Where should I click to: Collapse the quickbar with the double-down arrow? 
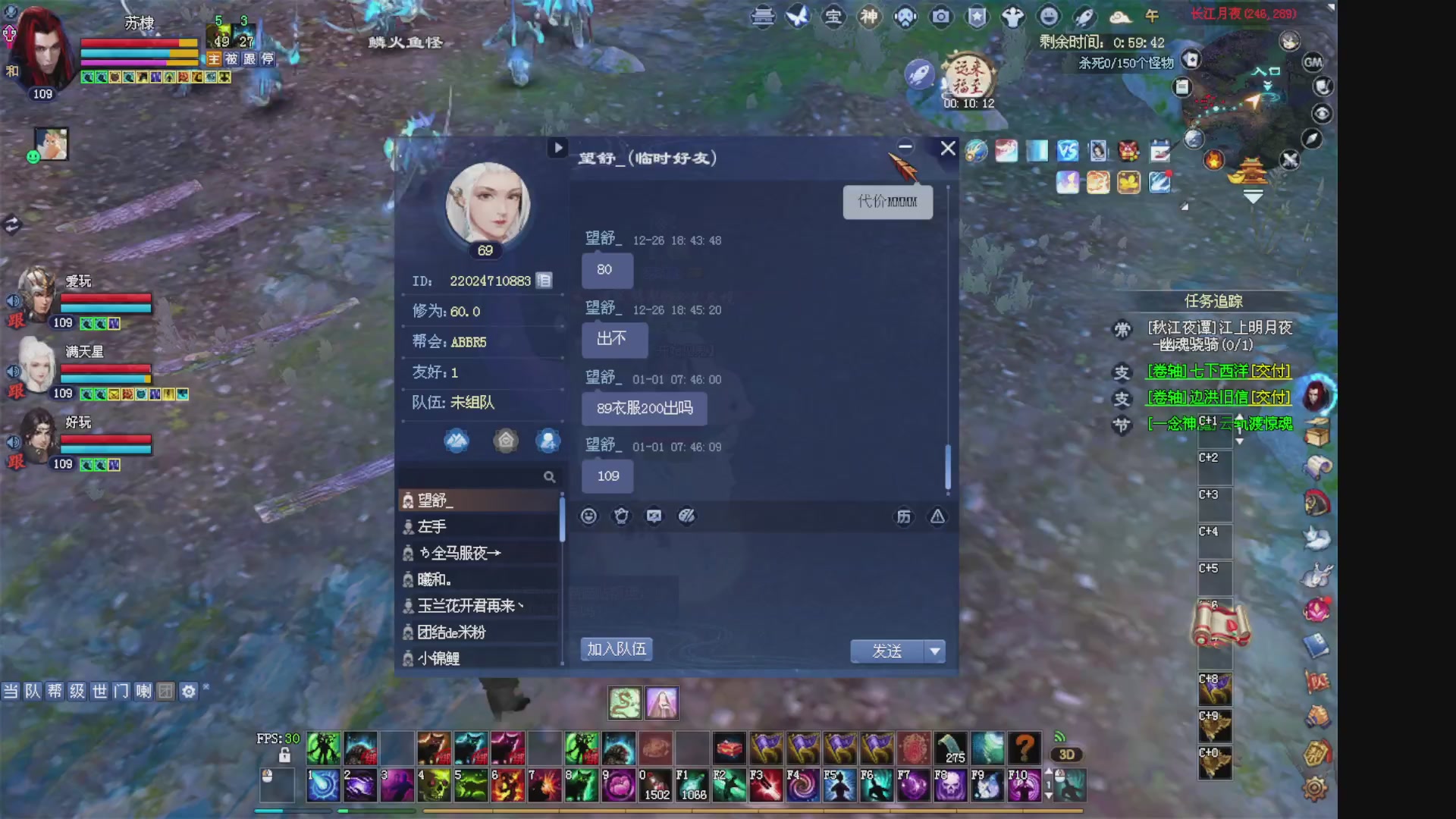tap(1255, 197)
